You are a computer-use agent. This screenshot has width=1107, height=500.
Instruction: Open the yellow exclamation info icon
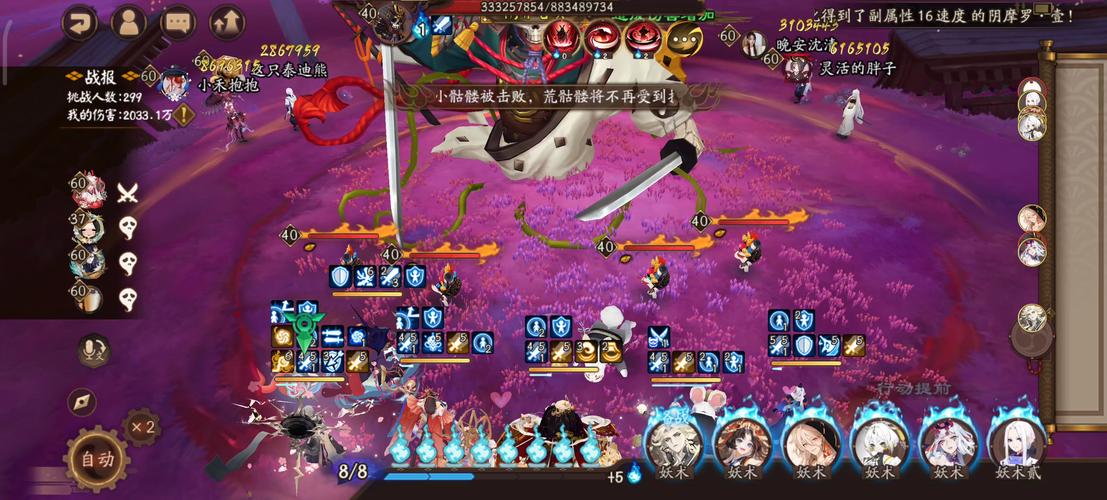pos(185,115)
